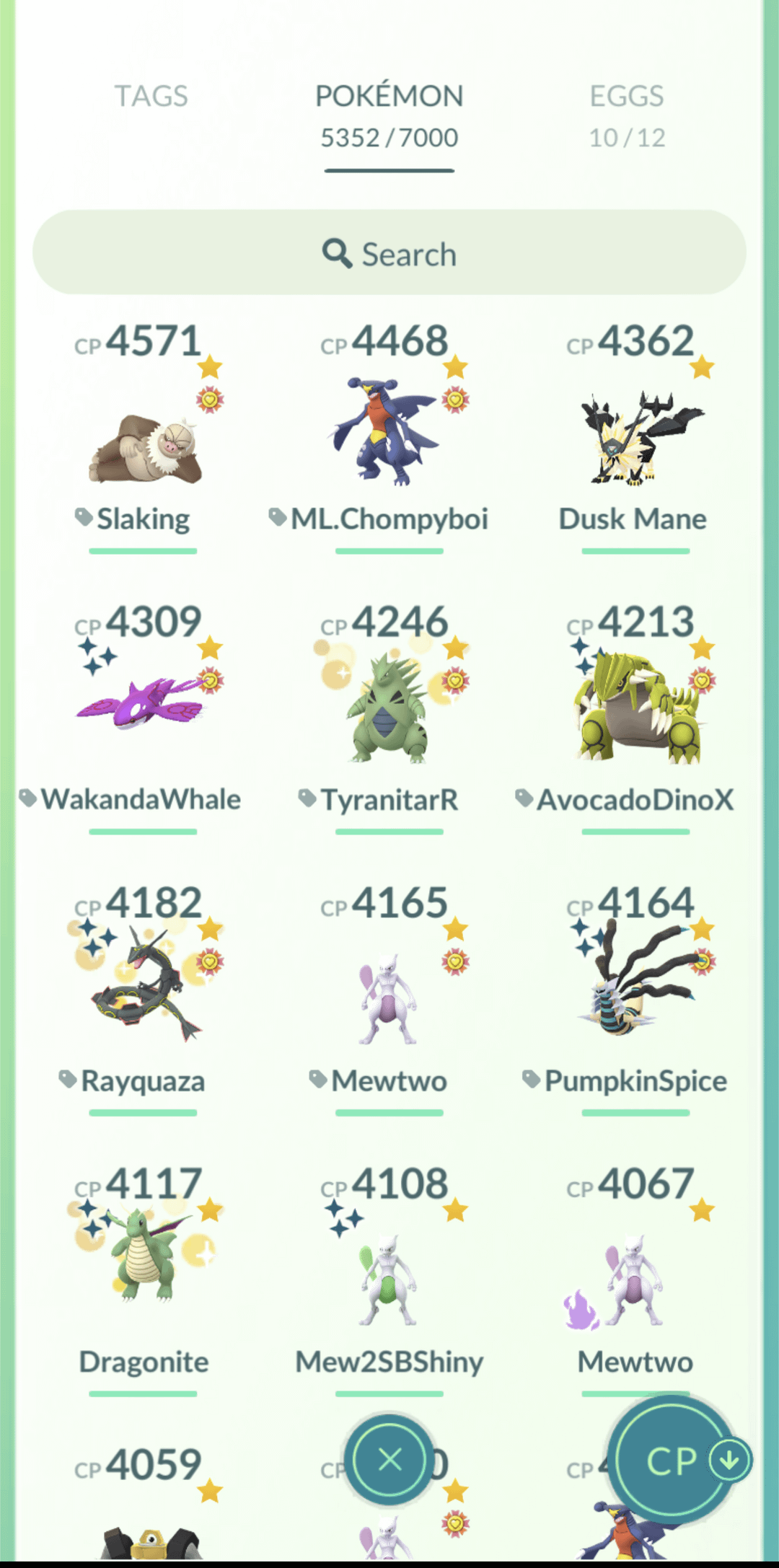
Task: Change sort order with the CP button
Action: tap(677, 1461)
